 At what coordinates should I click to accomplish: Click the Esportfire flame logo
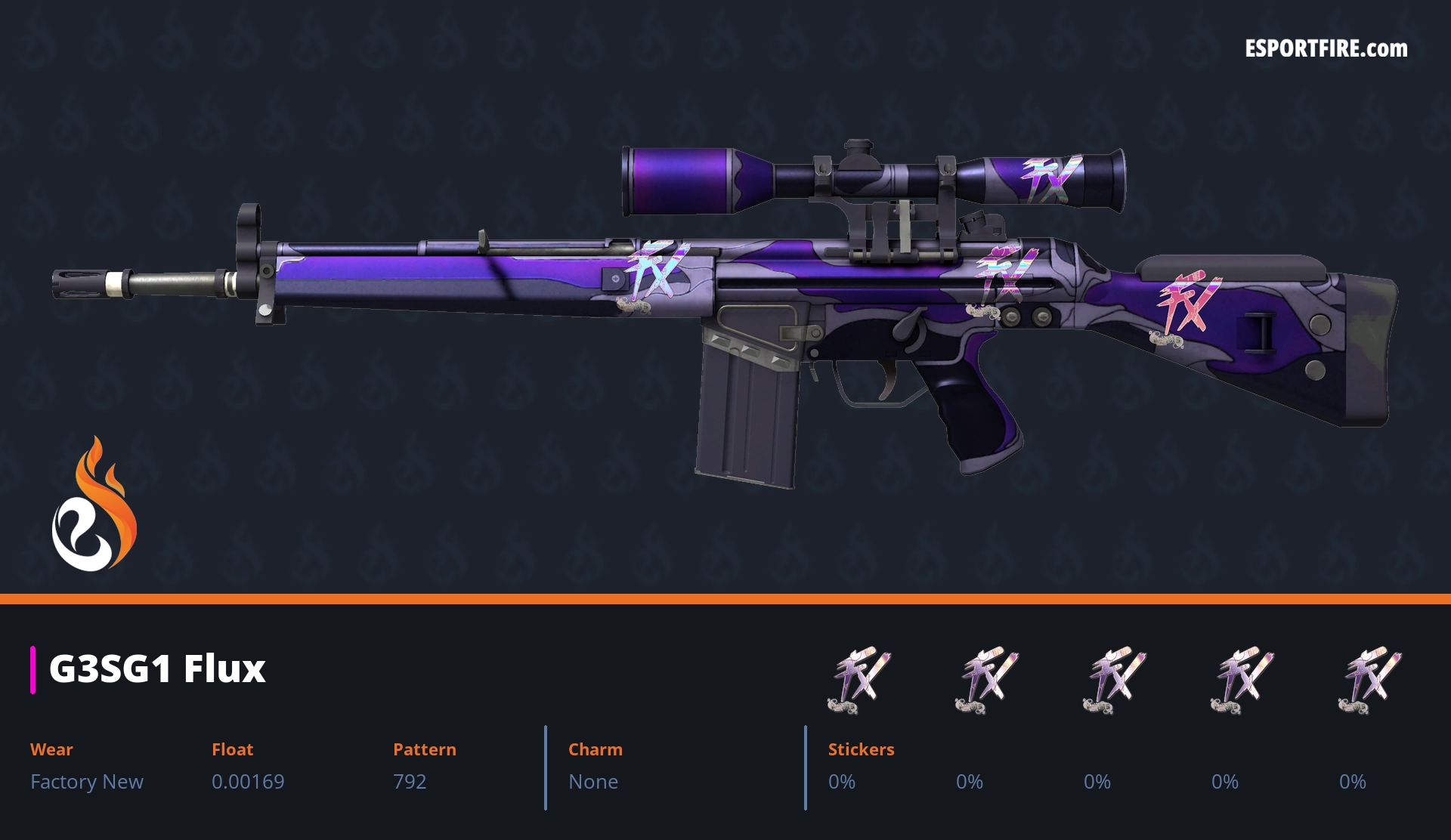click(x=94, y=505)
